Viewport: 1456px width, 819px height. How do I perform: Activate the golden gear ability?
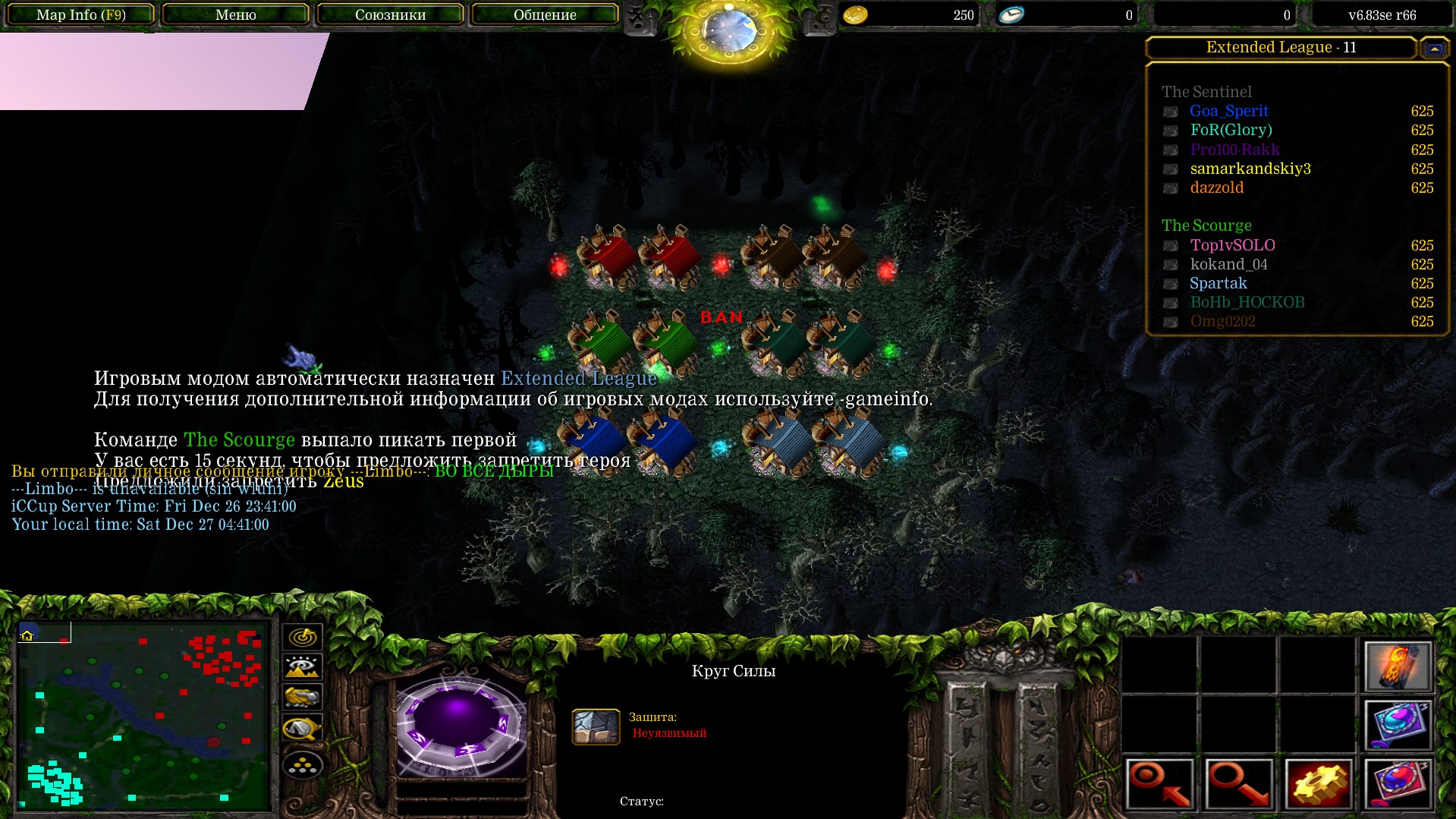[1318, 783]
